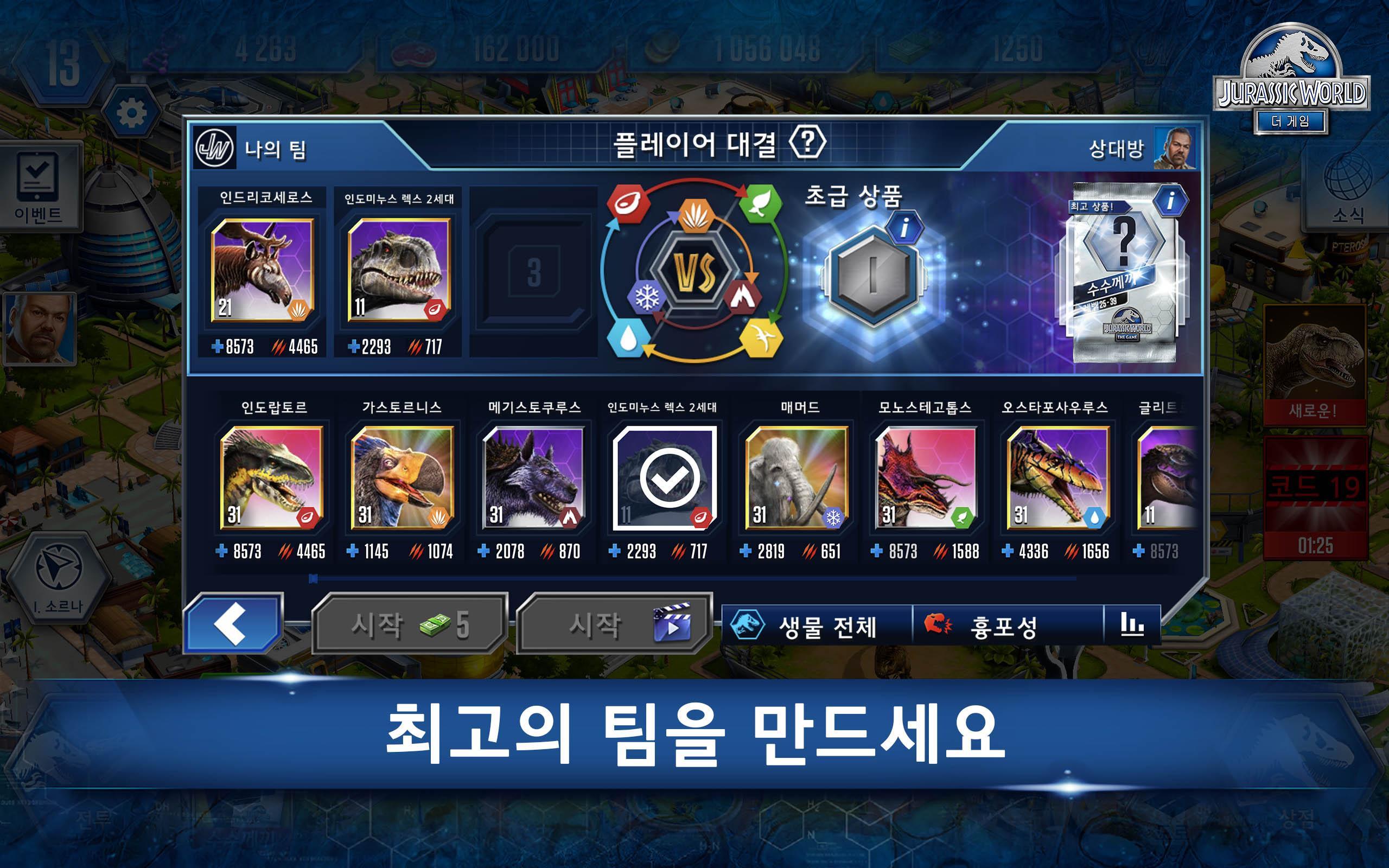This screenshot has width=1389, height=868.
Task: Choose the 오스타포사우루스 creature card
Action: (1057, 477)
